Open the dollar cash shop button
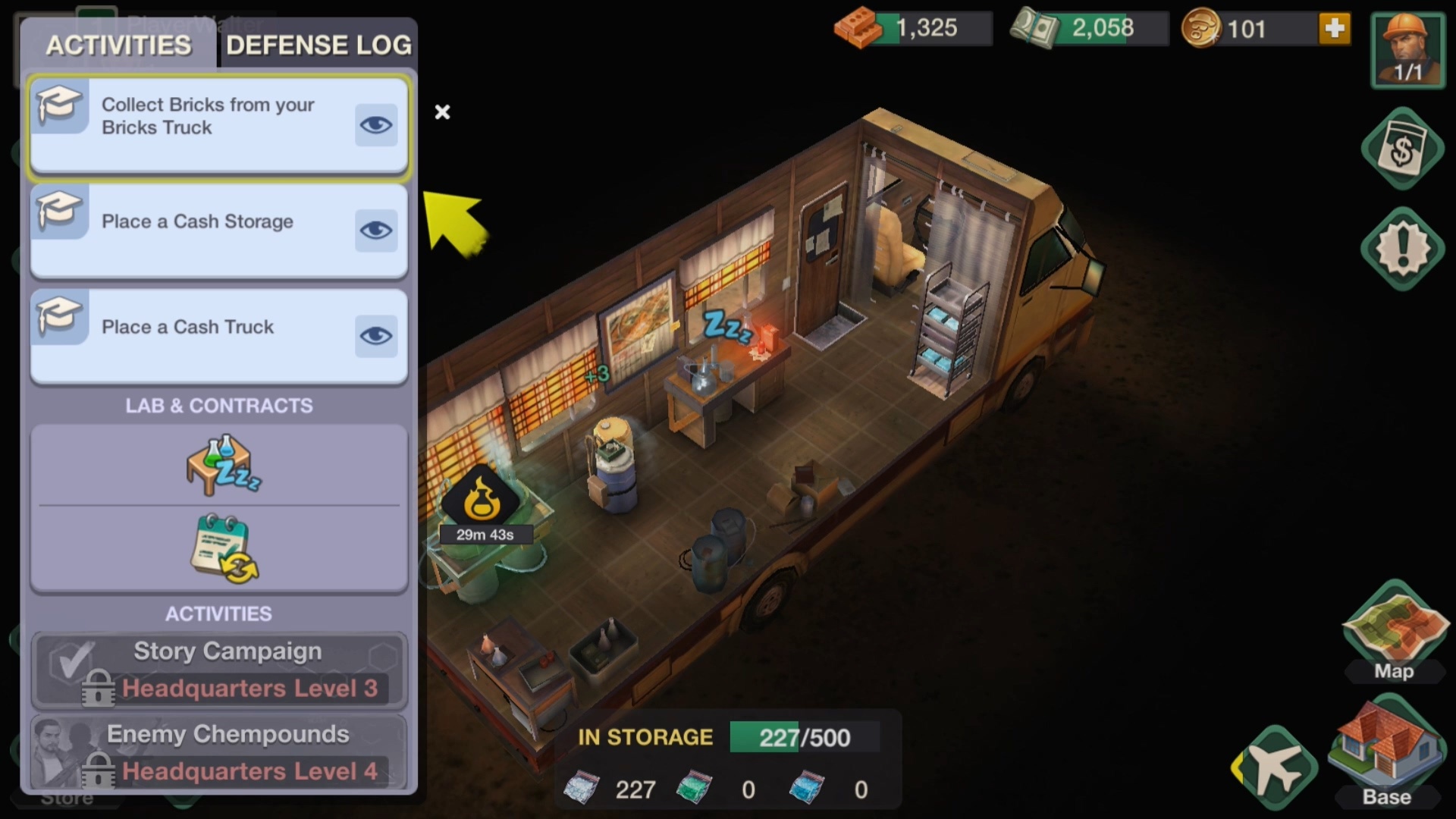1456x819 pixels. click(x=1402, y=149)
